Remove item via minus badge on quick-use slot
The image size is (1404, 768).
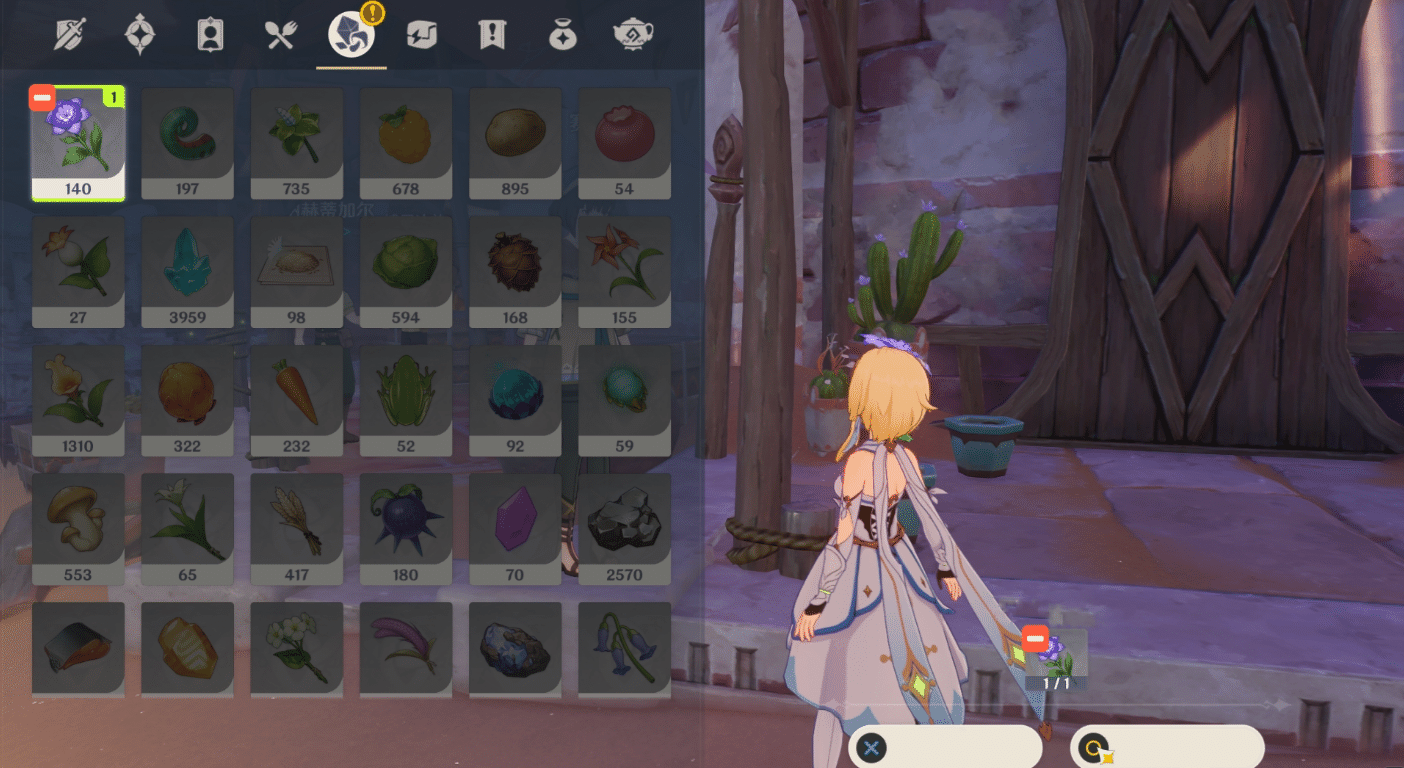pyautogui.click(x=1035, y=637)
